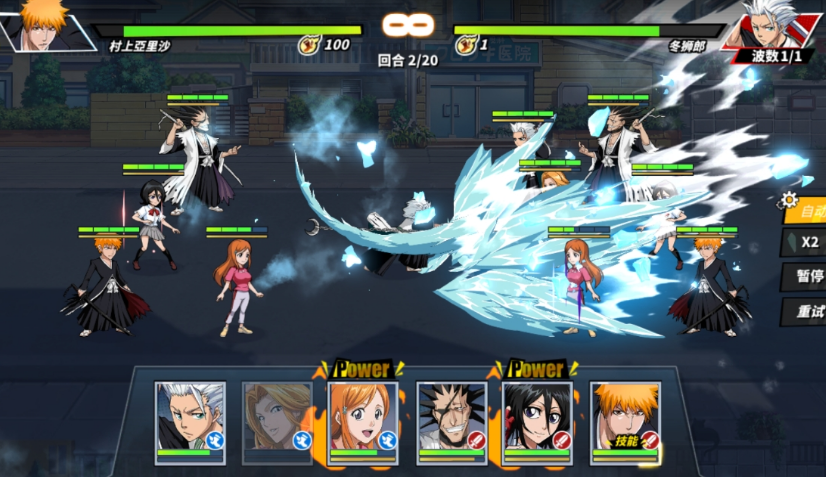Use Ichigo's 技能 skill card

click(x=625, y=422)
